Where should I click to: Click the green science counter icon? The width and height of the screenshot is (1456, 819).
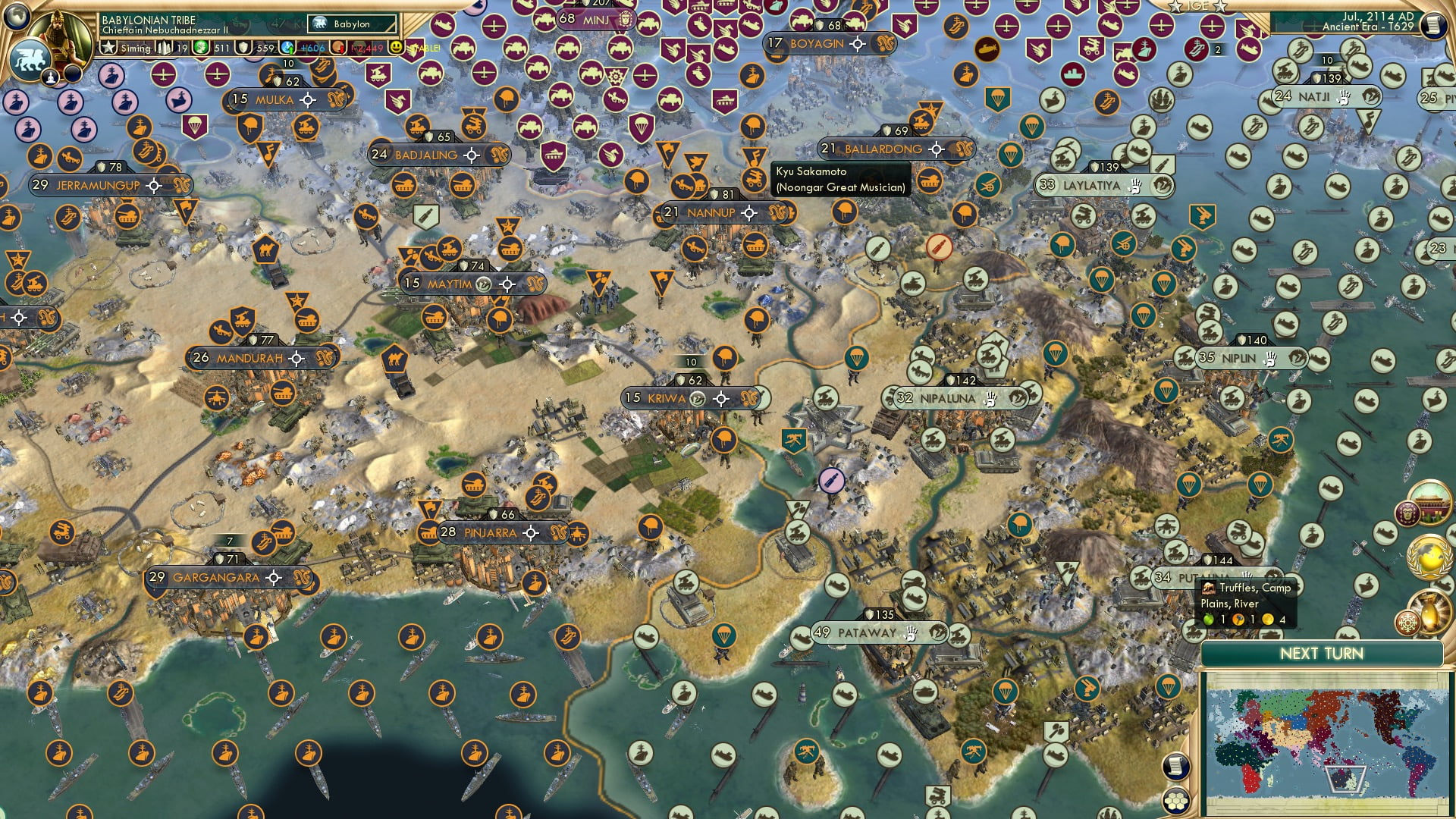click(x=199, y=47)
